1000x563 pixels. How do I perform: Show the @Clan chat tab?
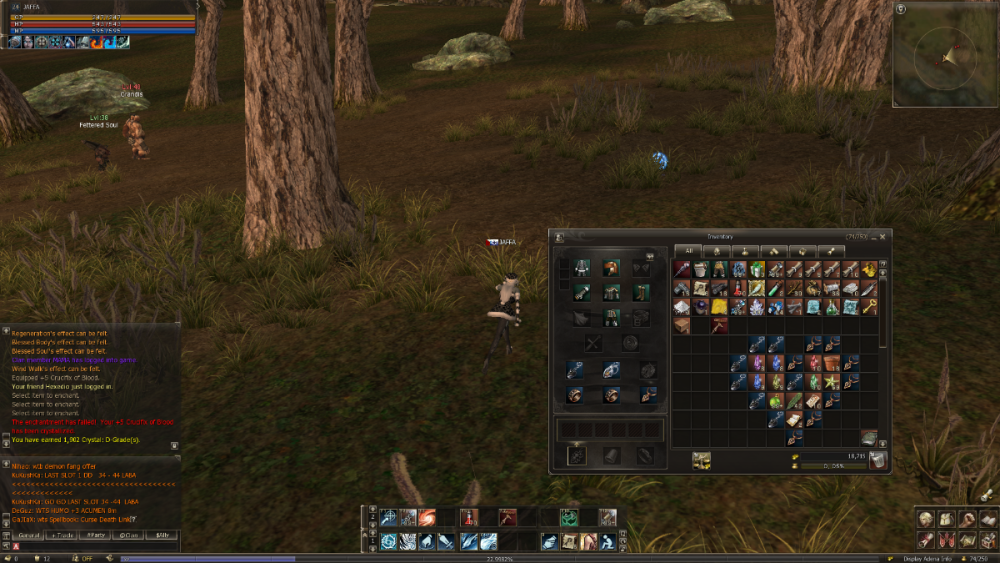129,535
